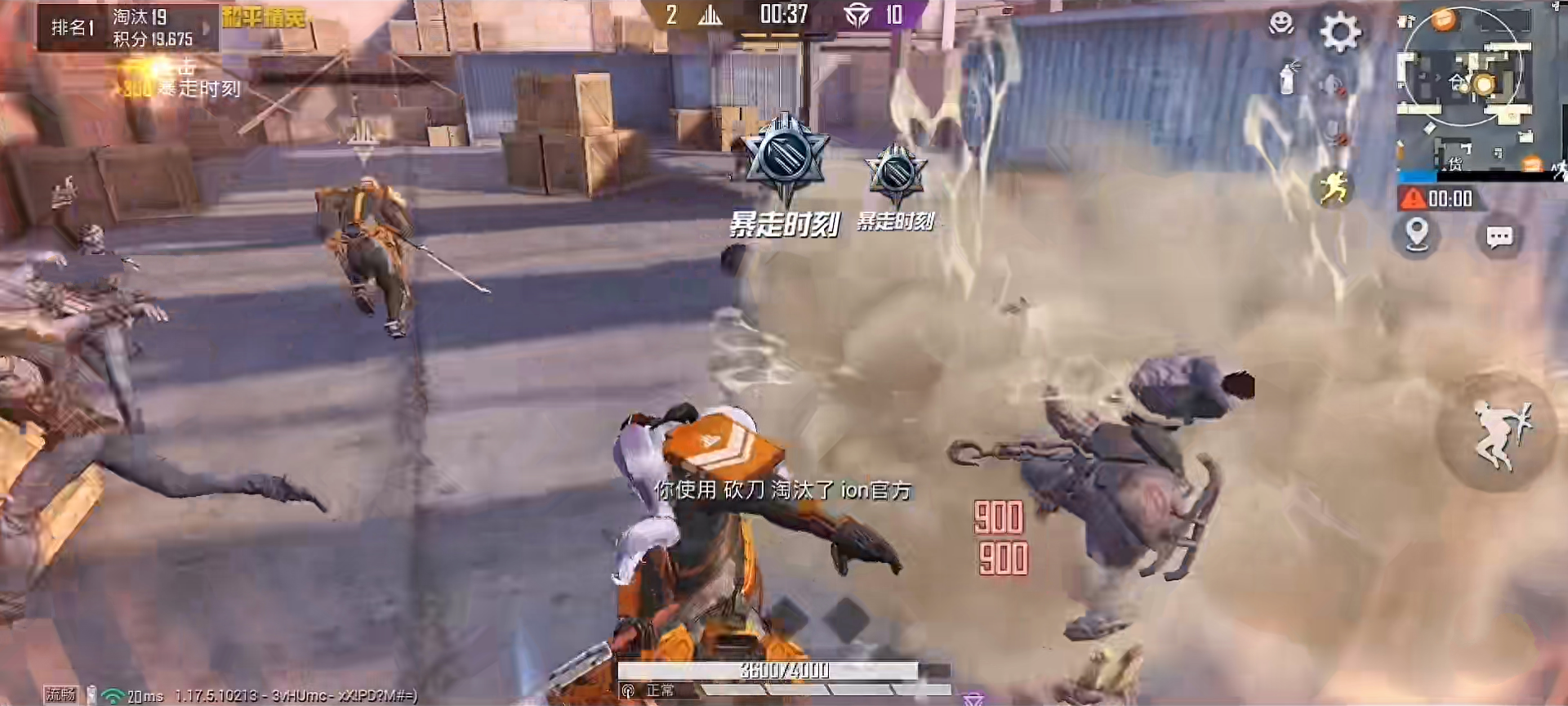1568x706 pixels.
Task: Tap the yellow sprinting figure icon
Action: click(x=1333, y=188)
